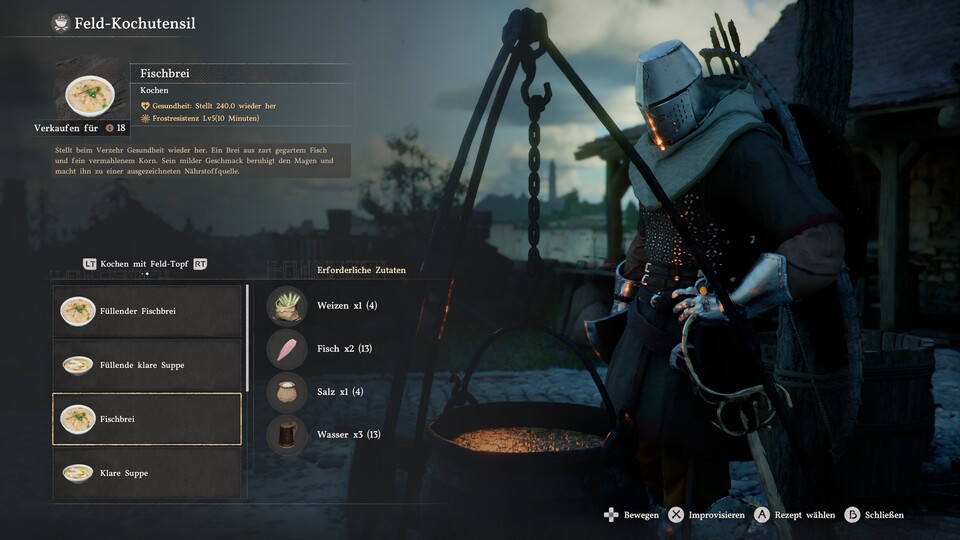Screen dimensions: 960x540
Task: Click the recipe list scrollbar
Action: pyautogui.click(x=247, y=340)
